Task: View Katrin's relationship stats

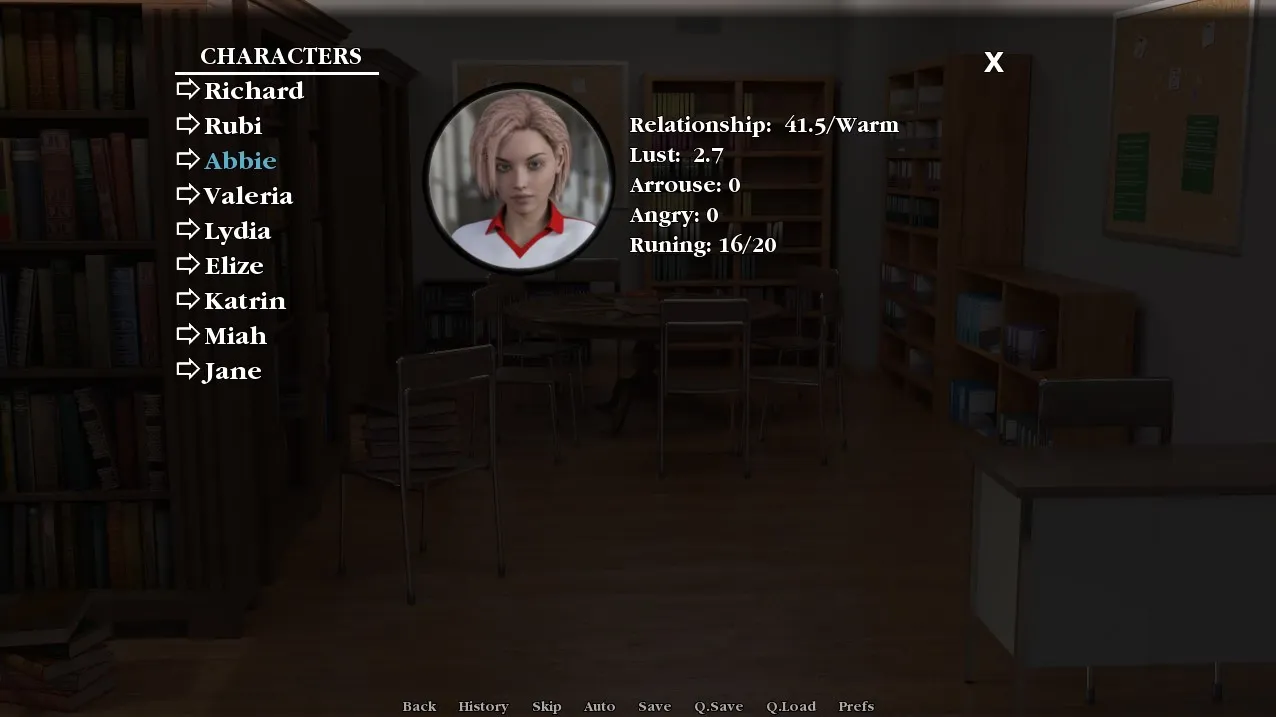Action: pos(244,301)
